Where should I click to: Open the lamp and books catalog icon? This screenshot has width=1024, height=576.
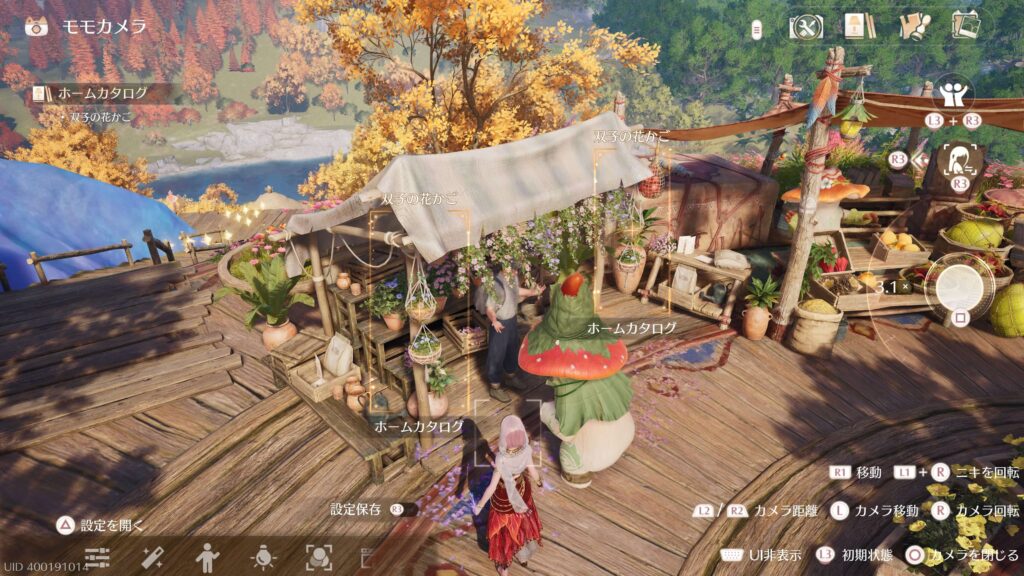point(853,27)
